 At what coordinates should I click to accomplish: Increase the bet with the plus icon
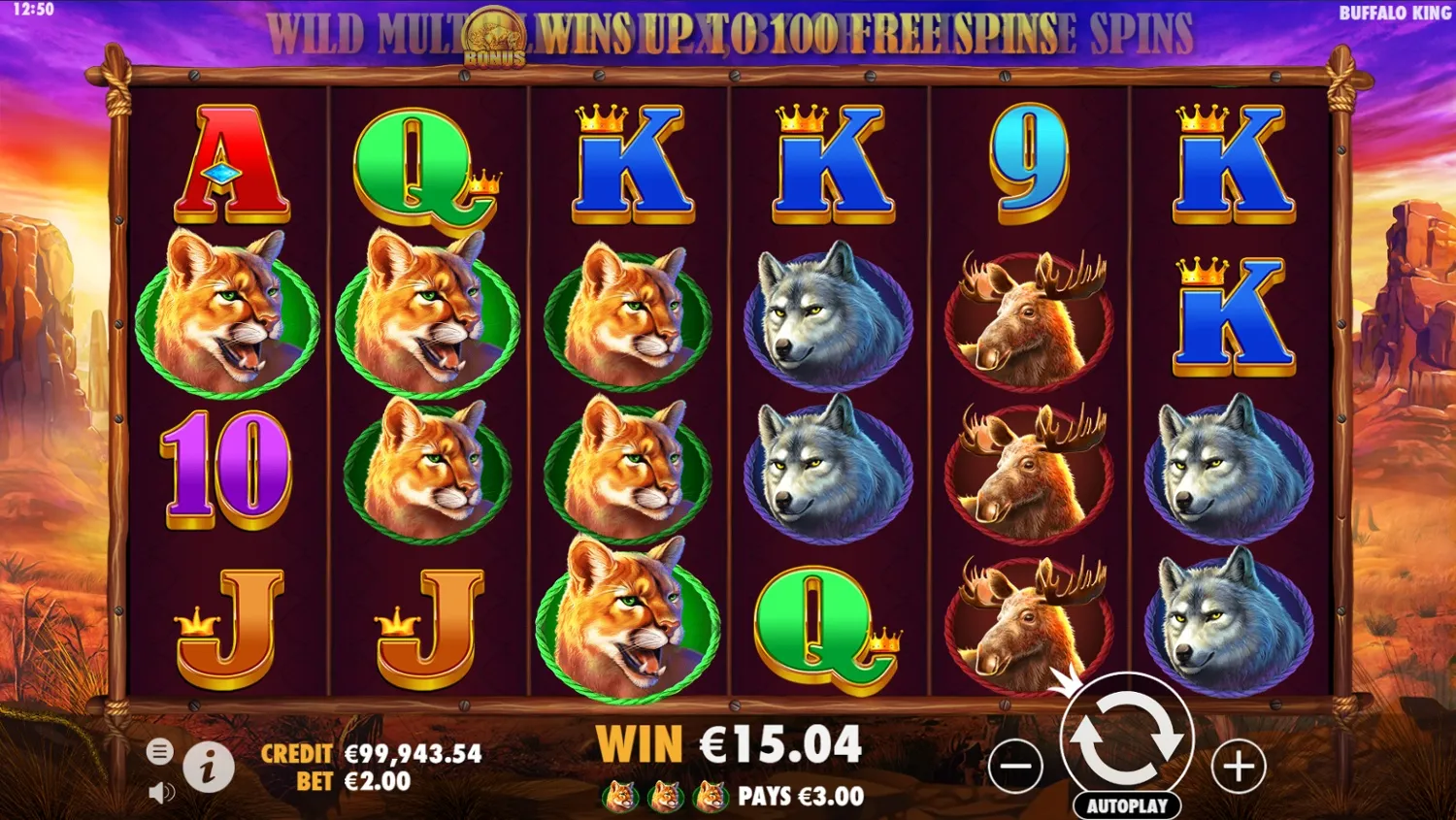tap(1236, 767)
